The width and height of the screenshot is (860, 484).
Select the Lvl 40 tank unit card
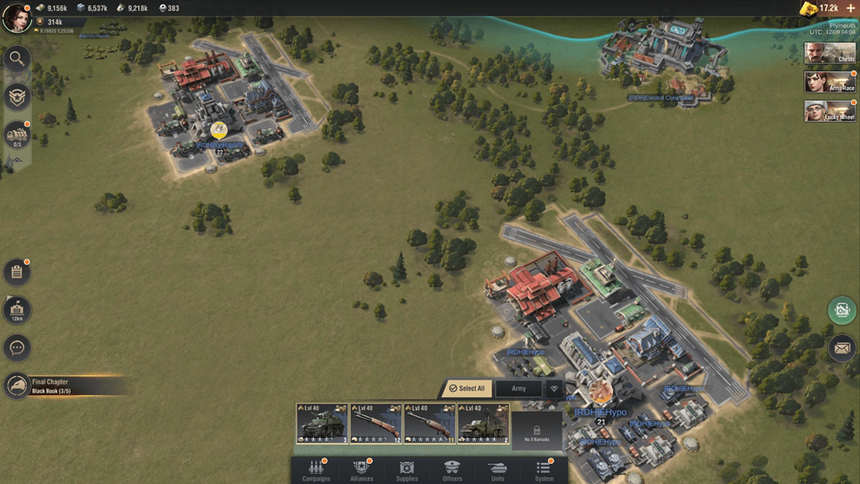click(322, 423)
